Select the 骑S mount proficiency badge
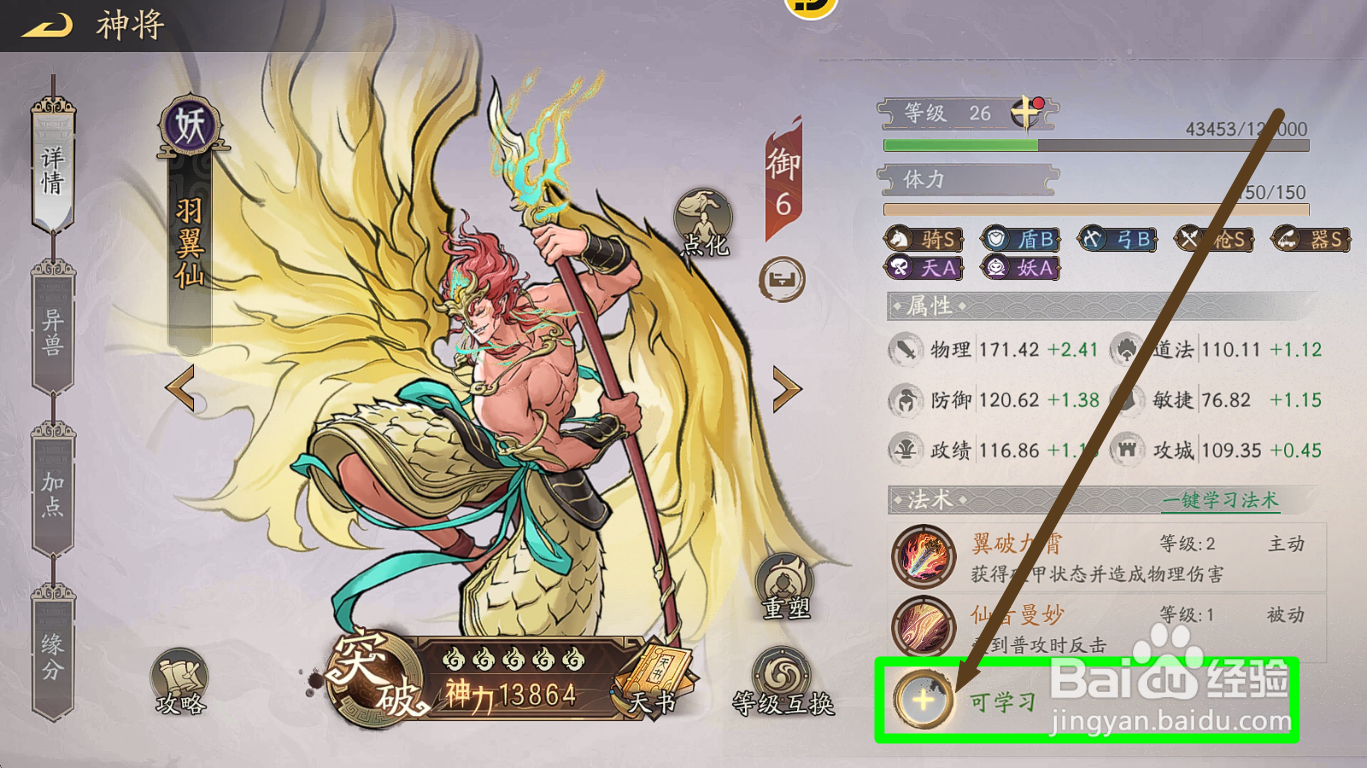Image resolution: width=1367 pixels, height=768 pixels. pyautogui.click(x=927, y=239)
